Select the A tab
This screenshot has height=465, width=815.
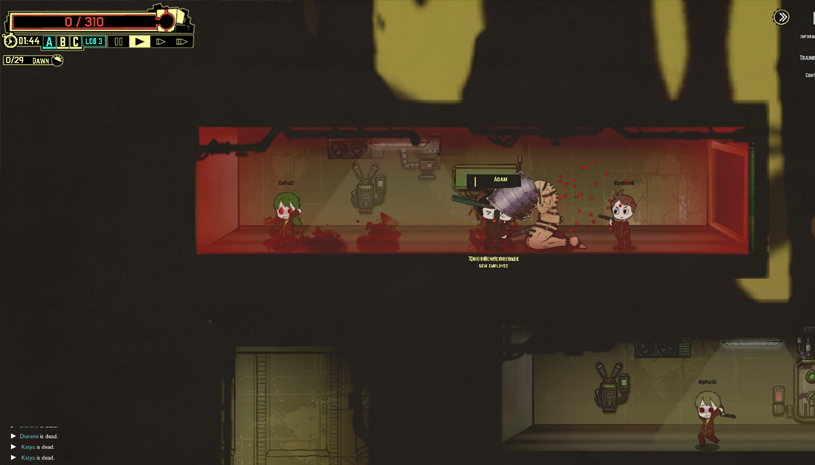tap(50, 42)
